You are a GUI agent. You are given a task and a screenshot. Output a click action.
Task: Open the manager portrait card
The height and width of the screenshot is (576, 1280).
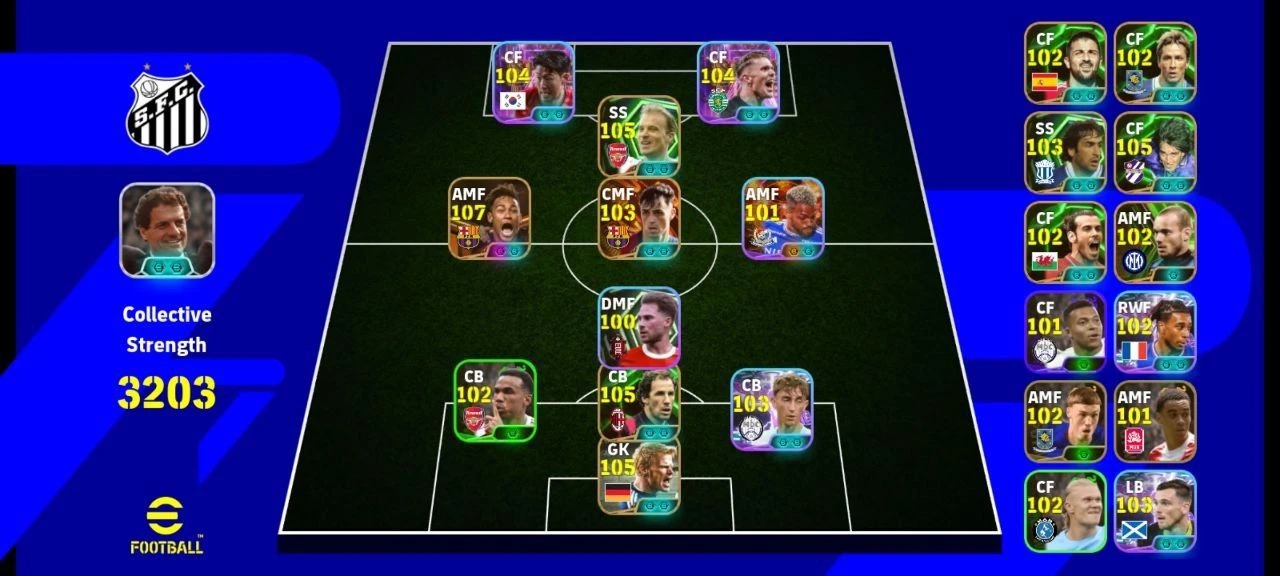pos(167,230)
